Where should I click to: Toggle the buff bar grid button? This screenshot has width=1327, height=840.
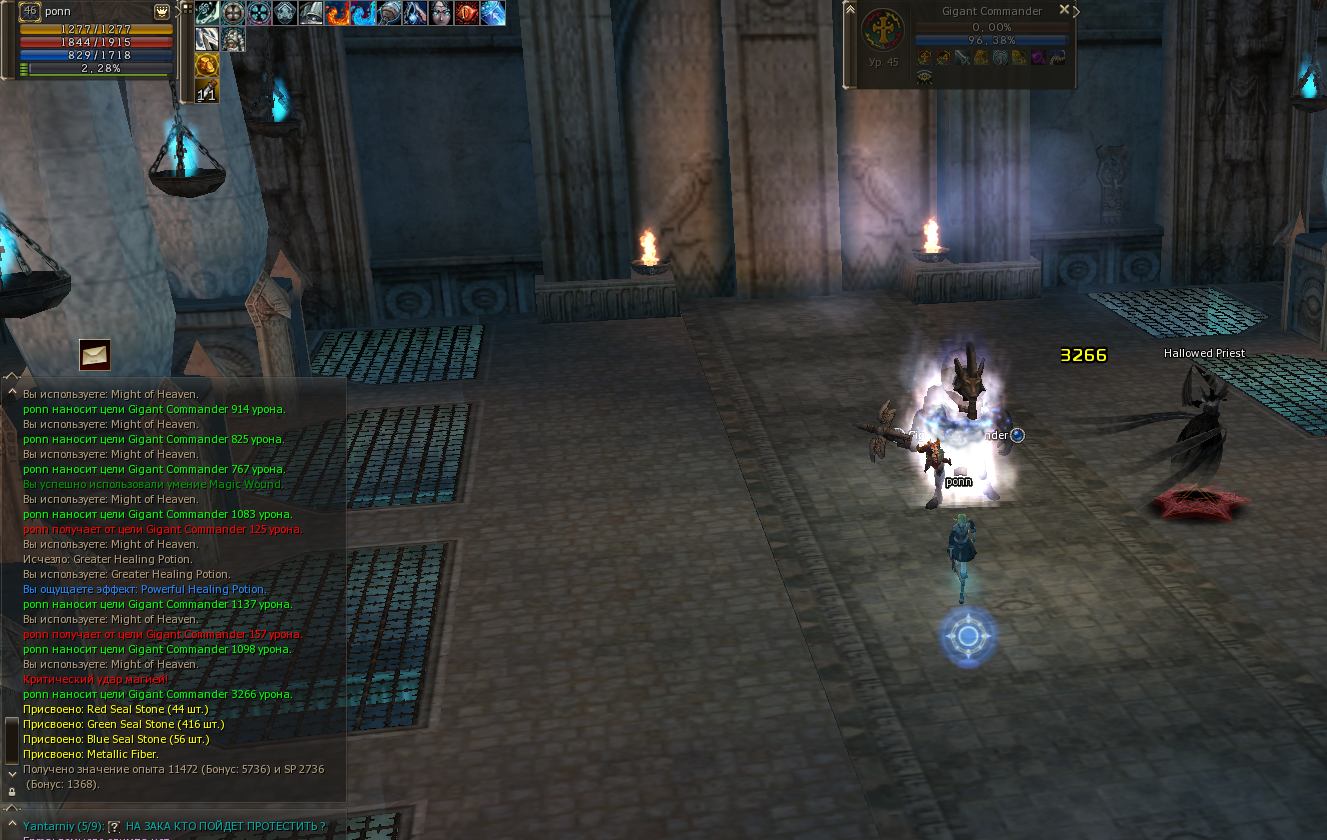pyautogui.click(x=187, y=9)
